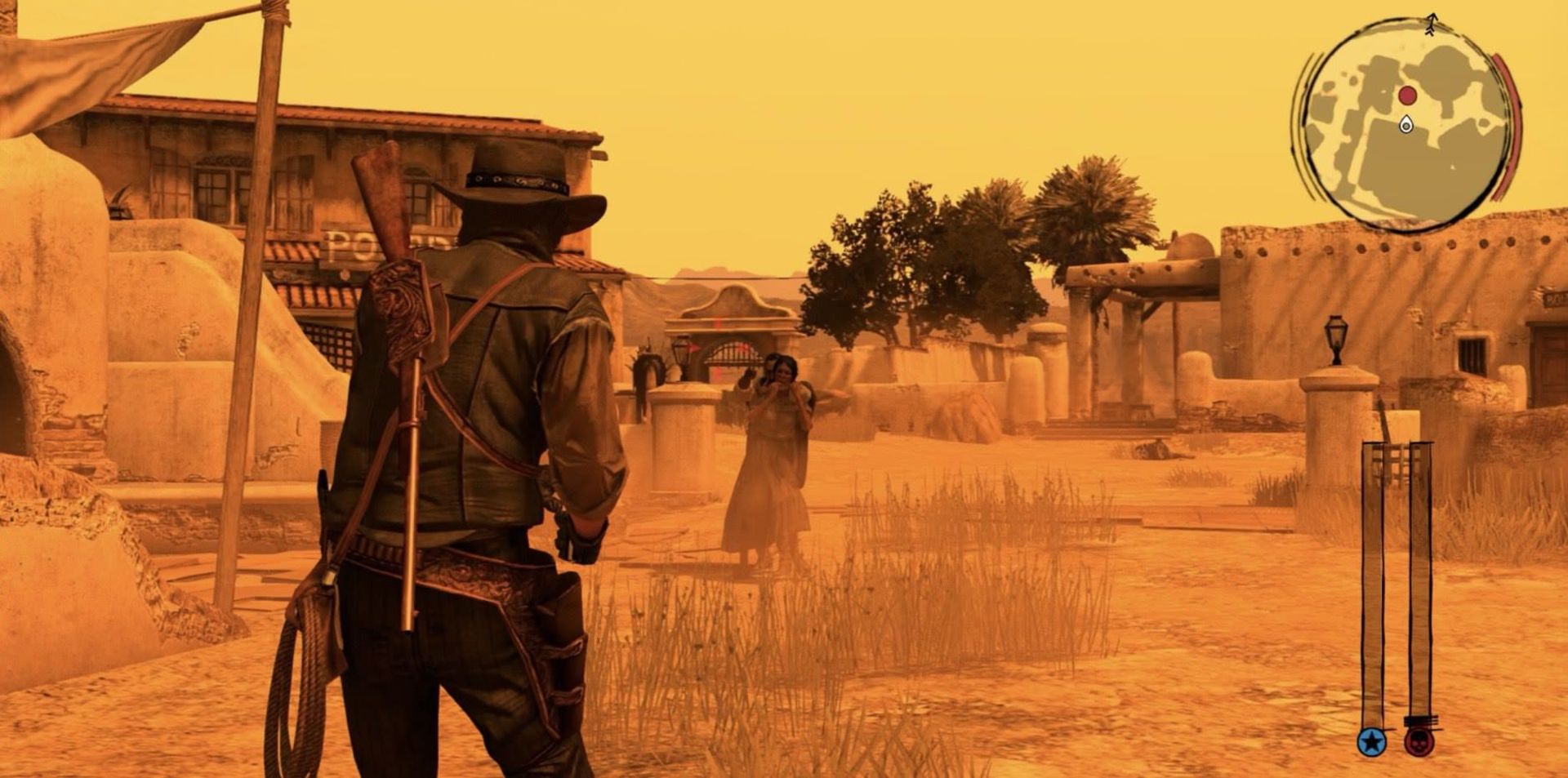Click the notch marks on the skull meter
1568x778 pixels.
(x=1421, y=721)
